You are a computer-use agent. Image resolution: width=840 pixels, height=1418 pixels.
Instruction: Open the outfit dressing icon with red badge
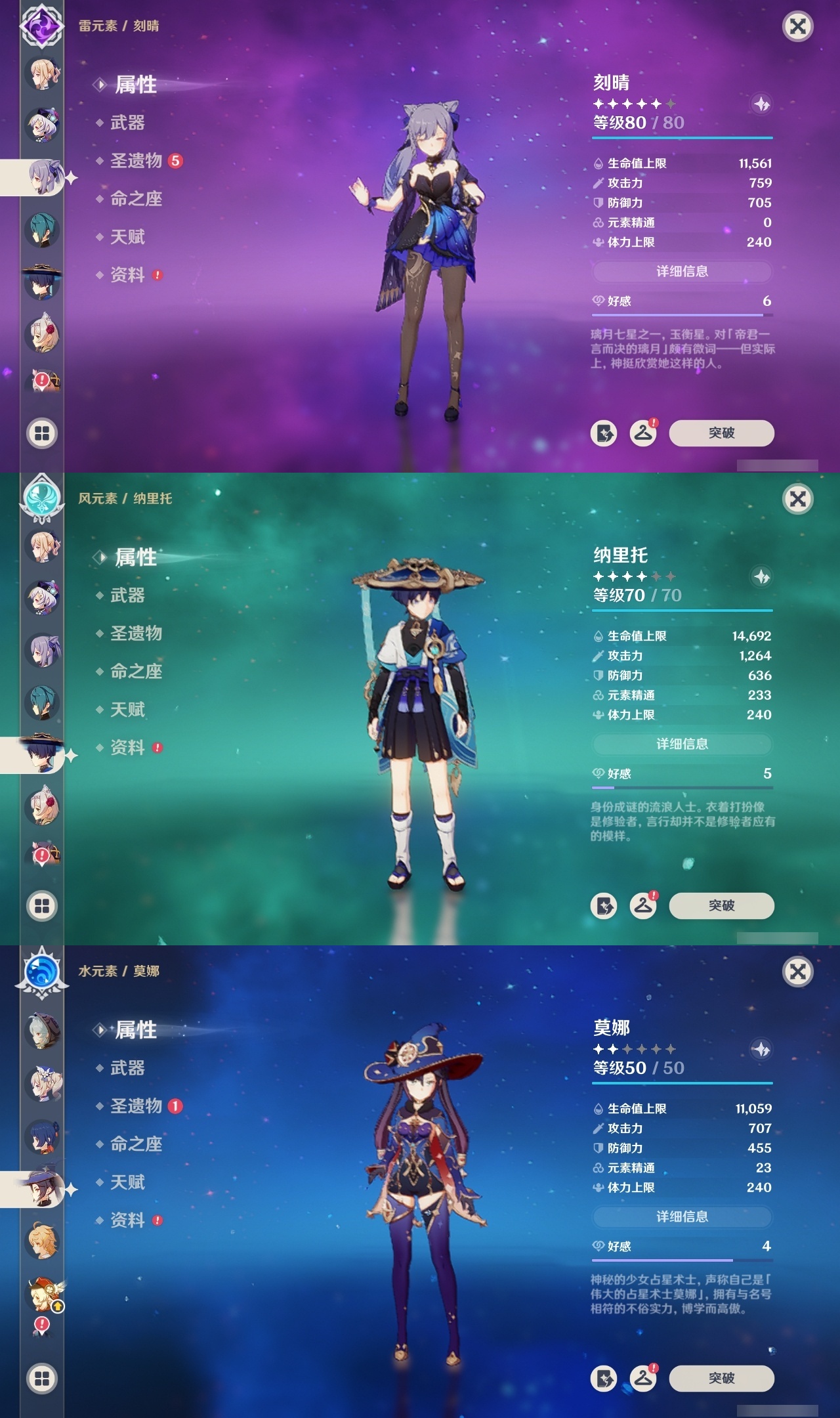644,433
